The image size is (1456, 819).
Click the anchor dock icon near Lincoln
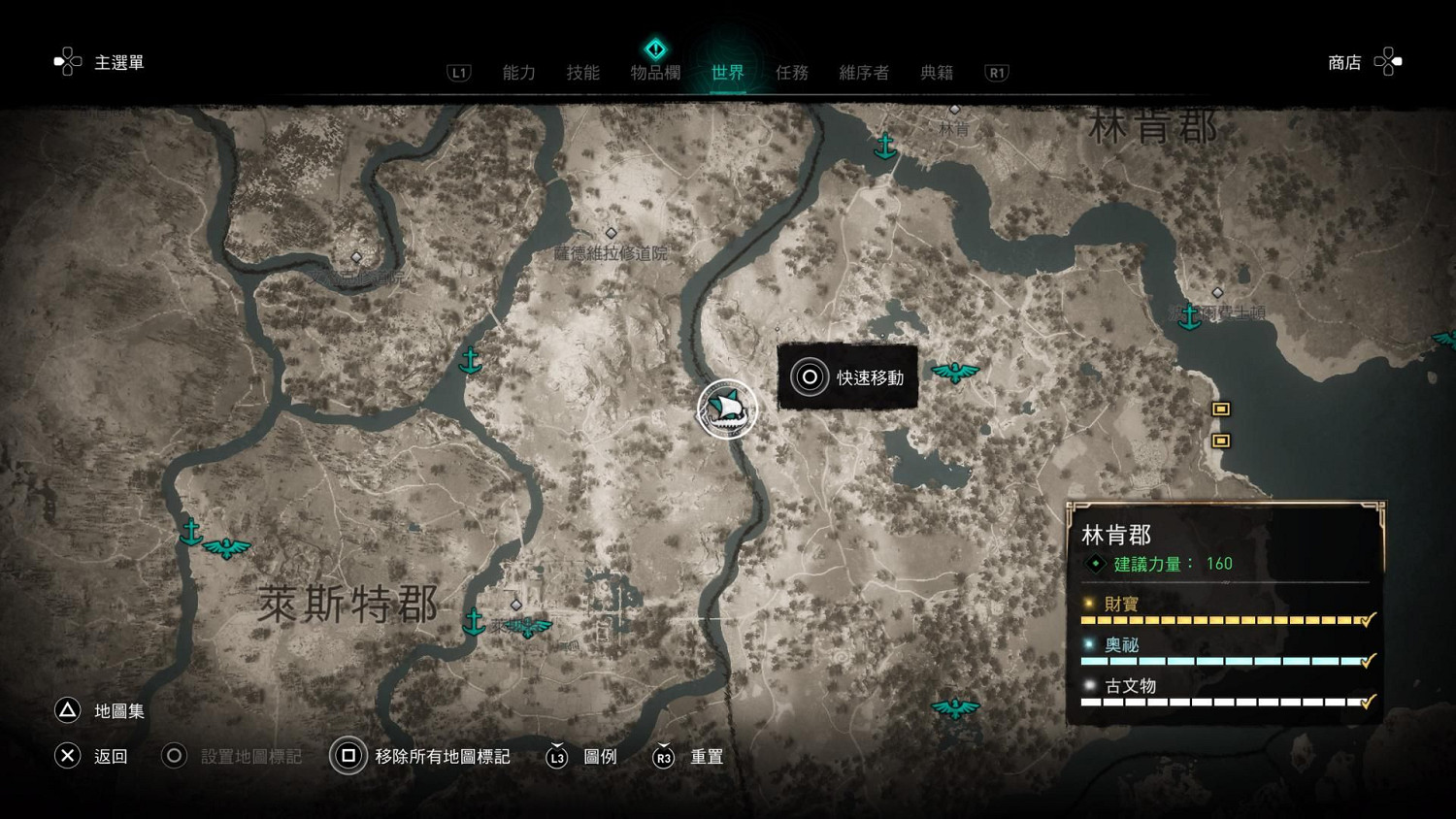885,146
